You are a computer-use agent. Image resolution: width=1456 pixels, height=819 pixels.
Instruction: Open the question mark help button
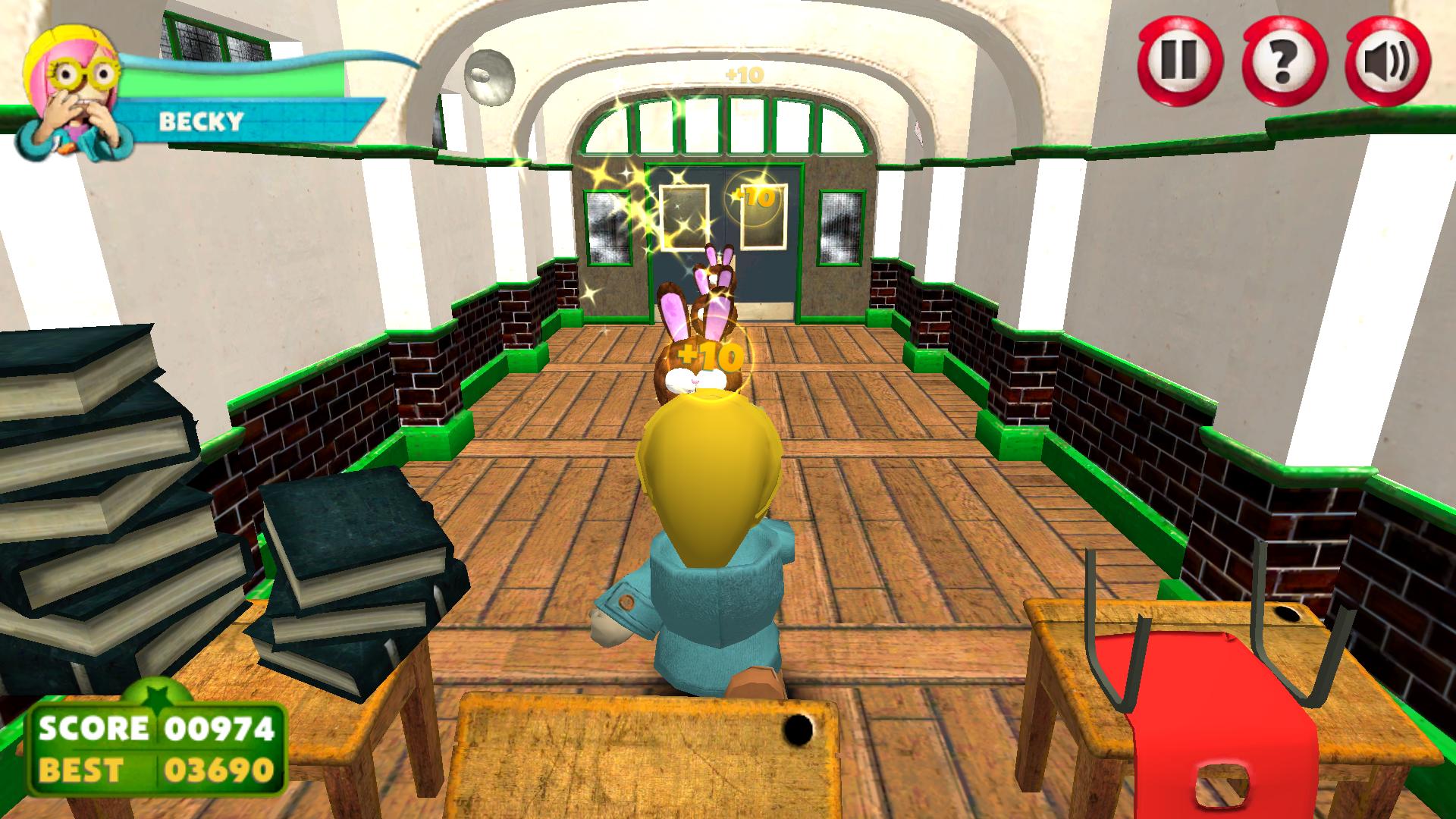1285,60
